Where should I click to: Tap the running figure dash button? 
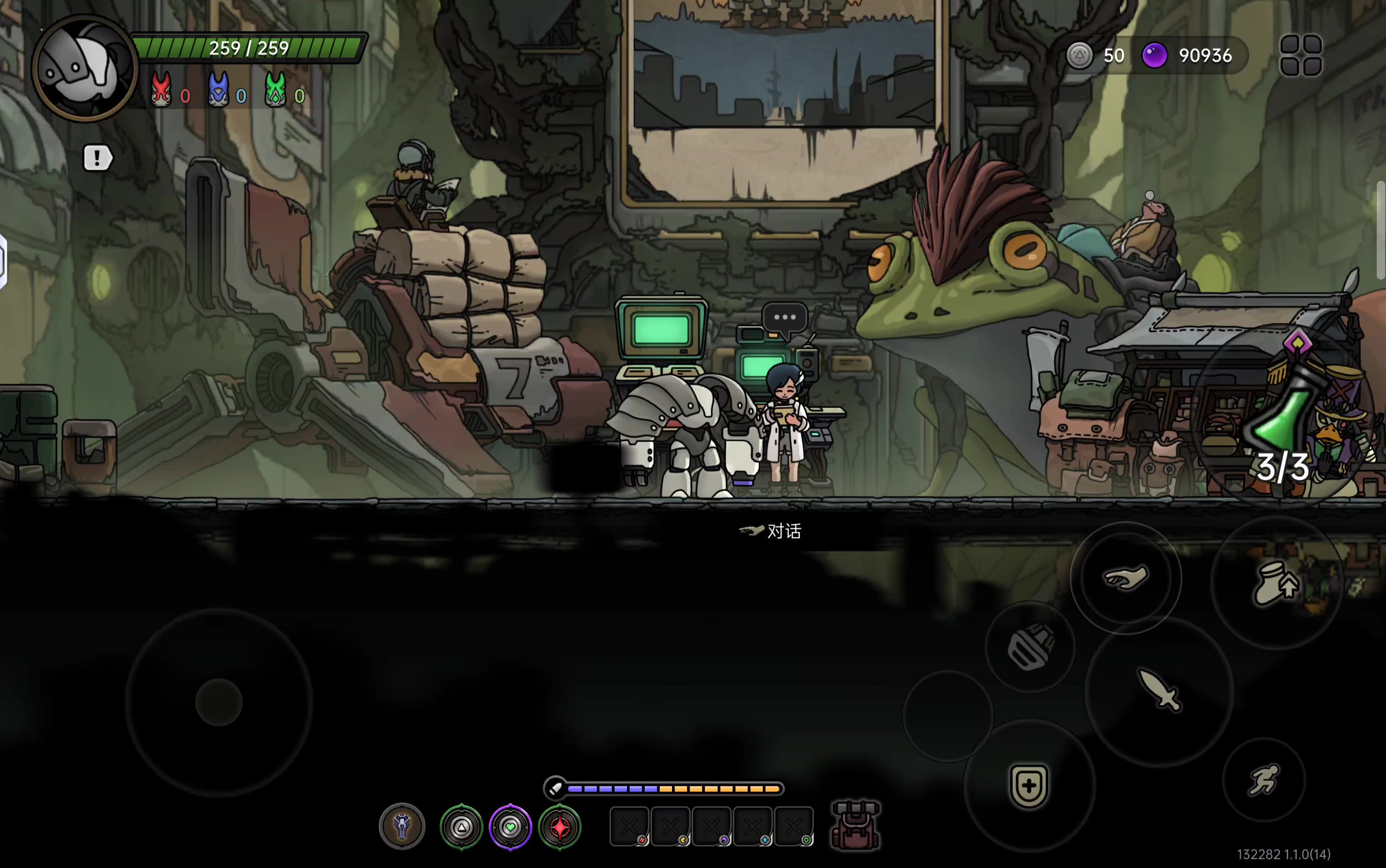[x=1264, y=780]
